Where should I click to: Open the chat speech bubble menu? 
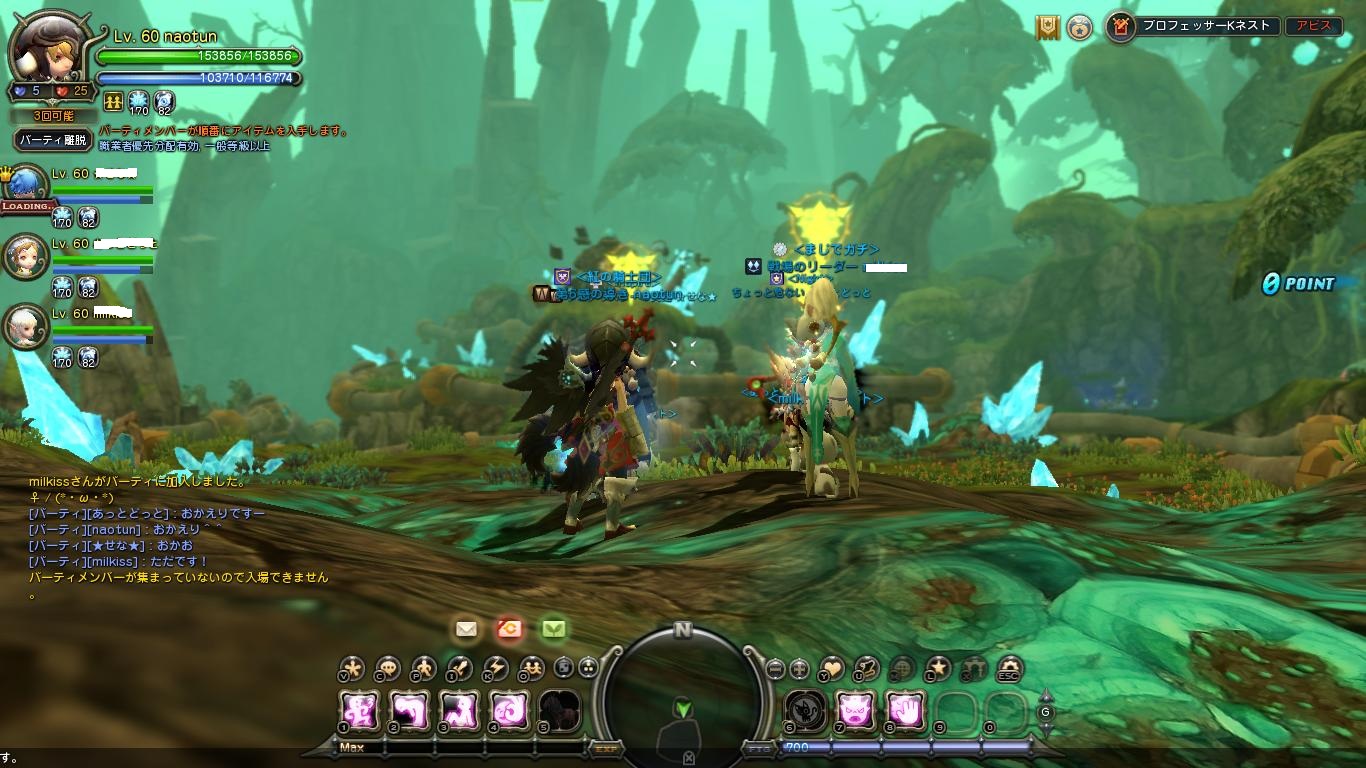click(x=387, y=668)
